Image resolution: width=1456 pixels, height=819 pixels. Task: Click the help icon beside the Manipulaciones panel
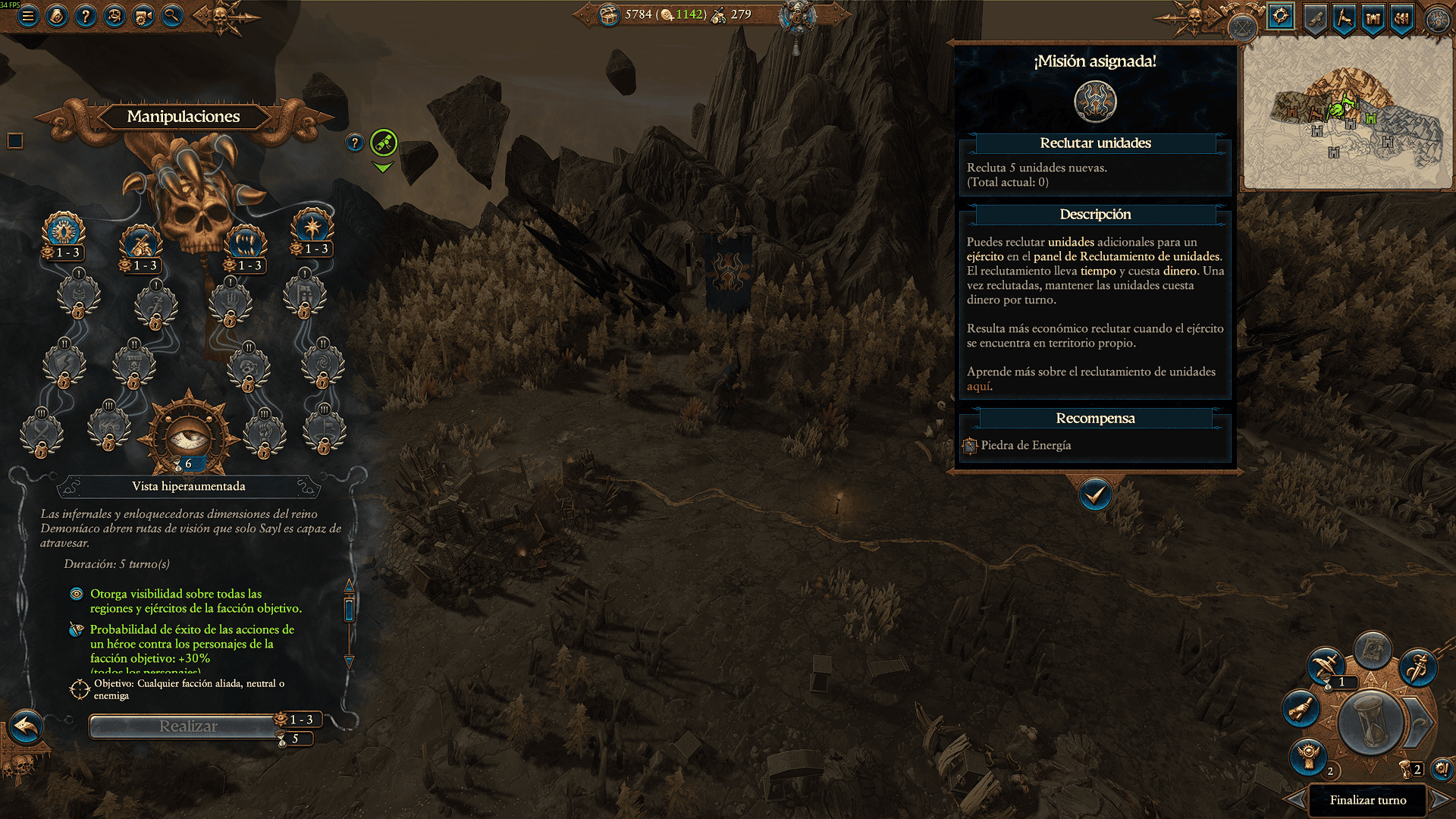pos(355,143)
